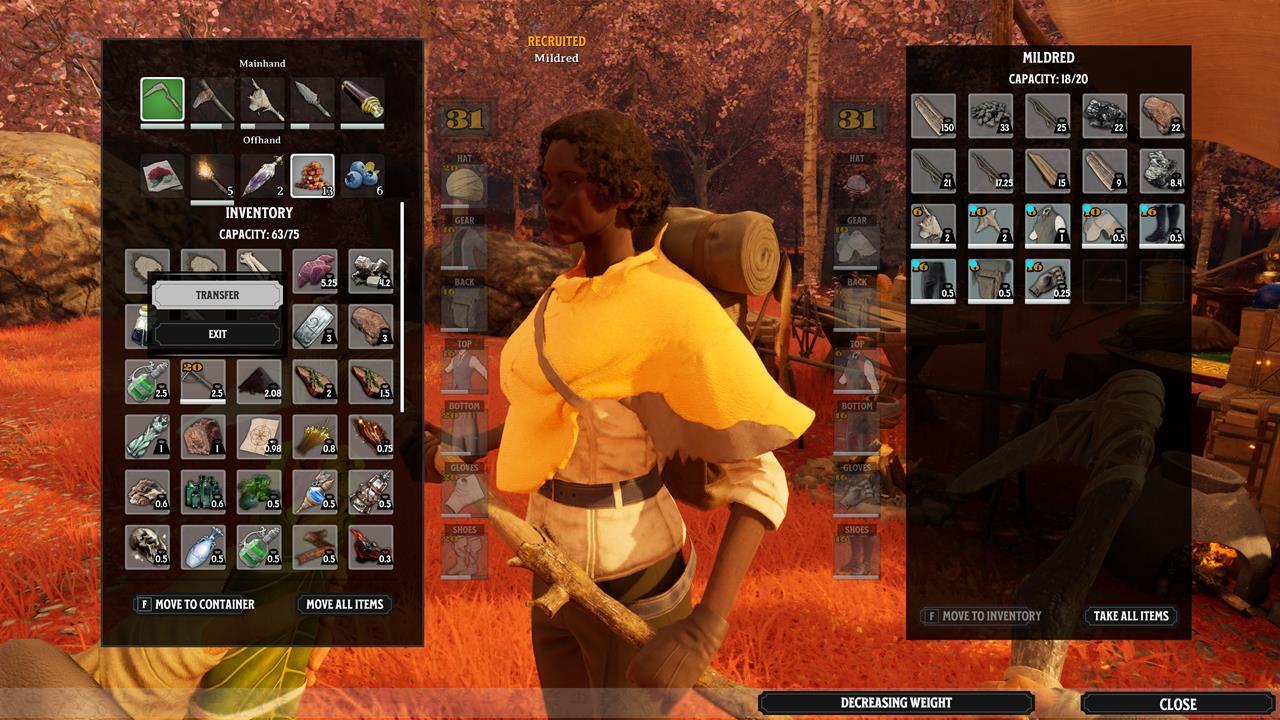The width and height of the screenshot is (1280, 720).
Task: Click the torch in the Offhand row
Action: coord(212,173)
